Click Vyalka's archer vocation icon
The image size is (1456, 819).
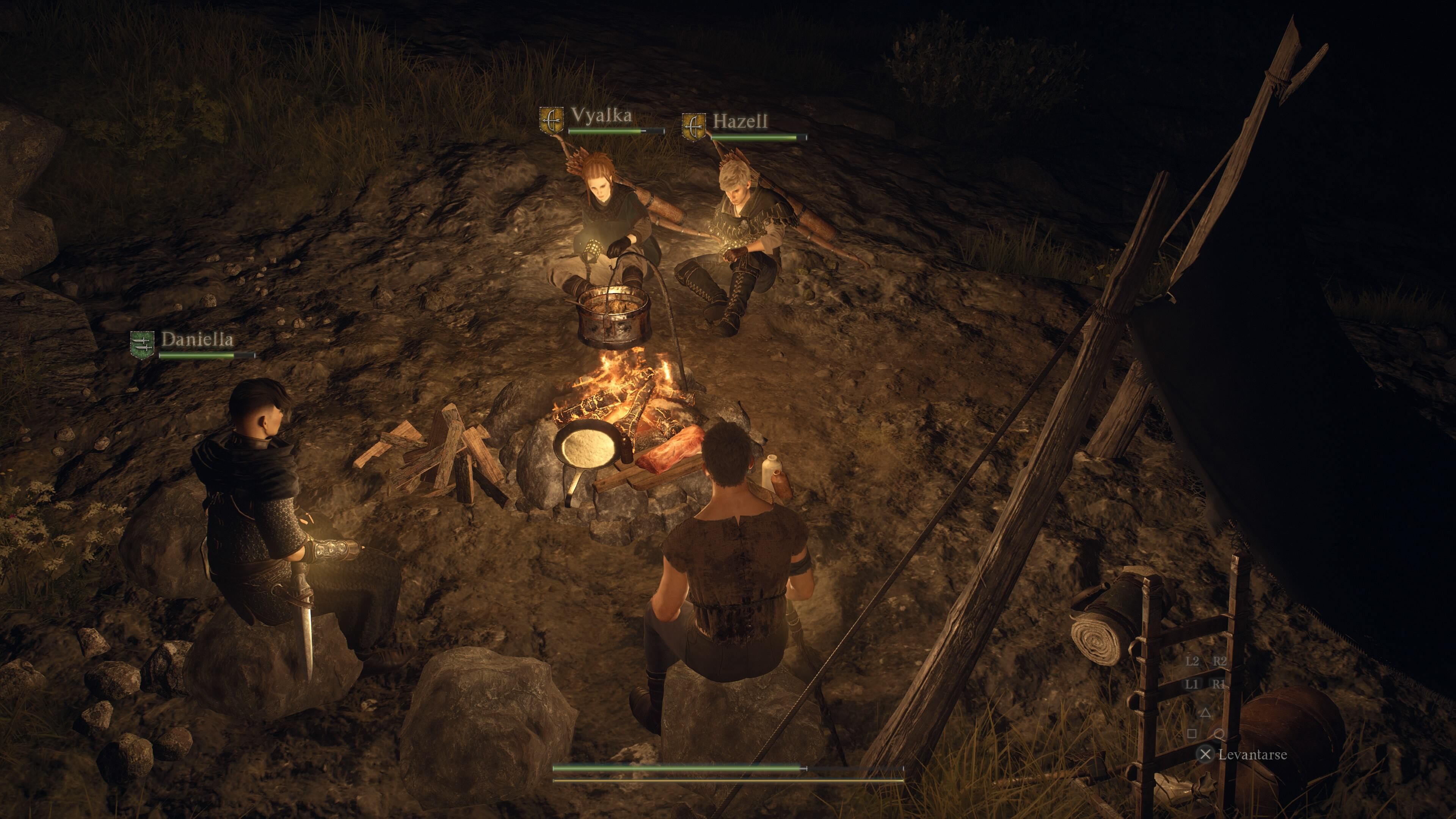coord(551,121)
